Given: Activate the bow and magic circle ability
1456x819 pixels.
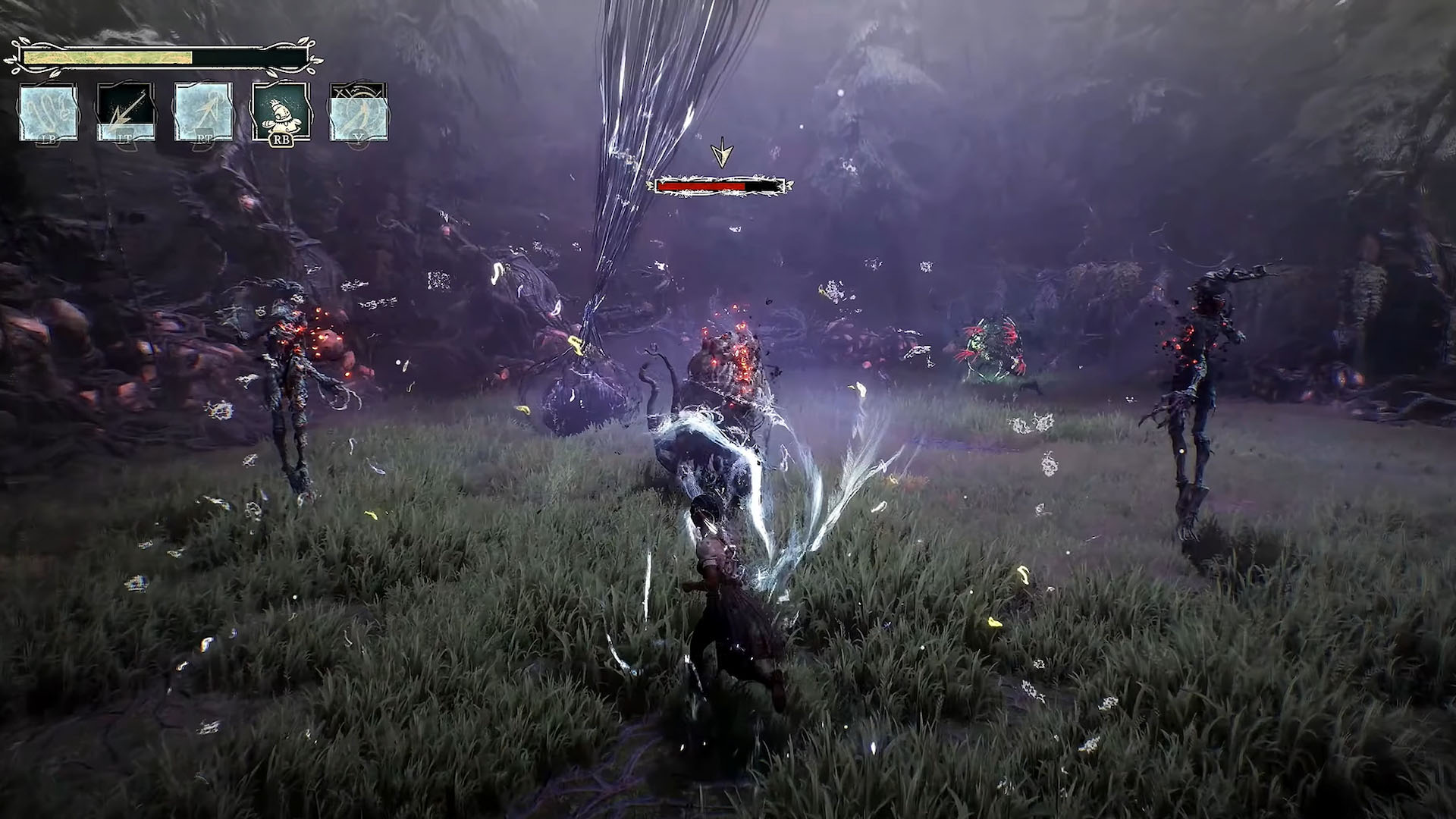Looking at the screenshot, I should (x=359, y=112).
